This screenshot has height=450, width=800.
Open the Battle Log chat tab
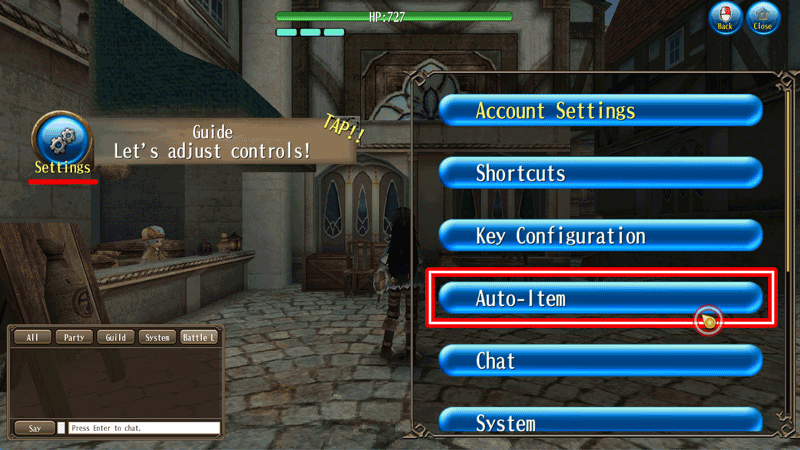pos(198,338)
